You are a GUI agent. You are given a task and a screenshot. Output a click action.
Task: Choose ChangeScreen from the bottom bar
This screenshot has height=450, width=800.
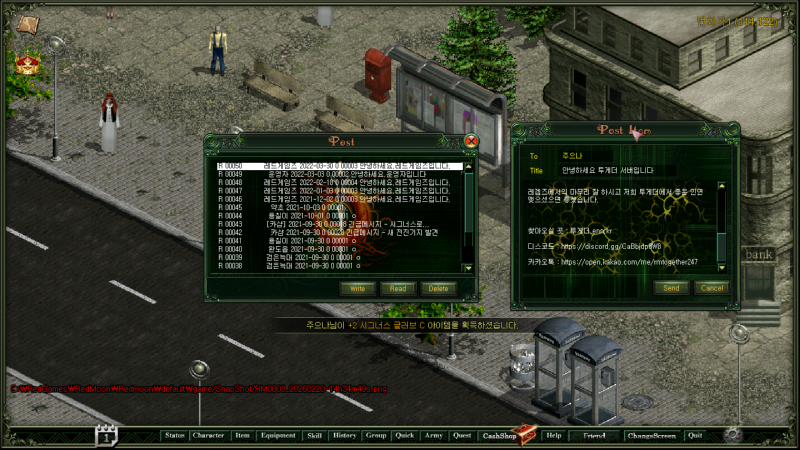click(651, 436)
